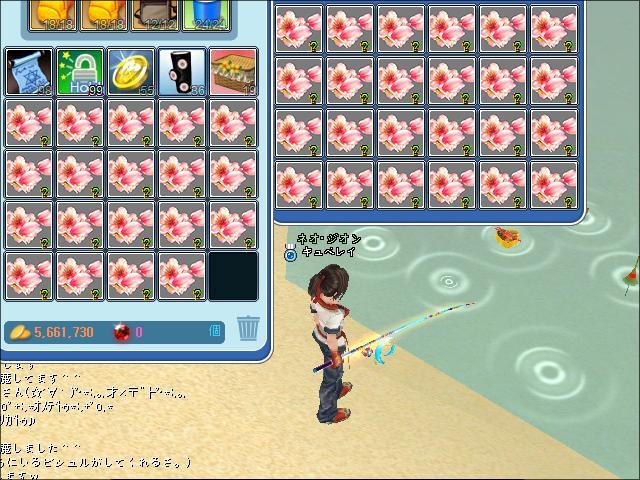Select the blue magic scroll item
This screenshot has width=640, height=480.
(x=29, y=72)
